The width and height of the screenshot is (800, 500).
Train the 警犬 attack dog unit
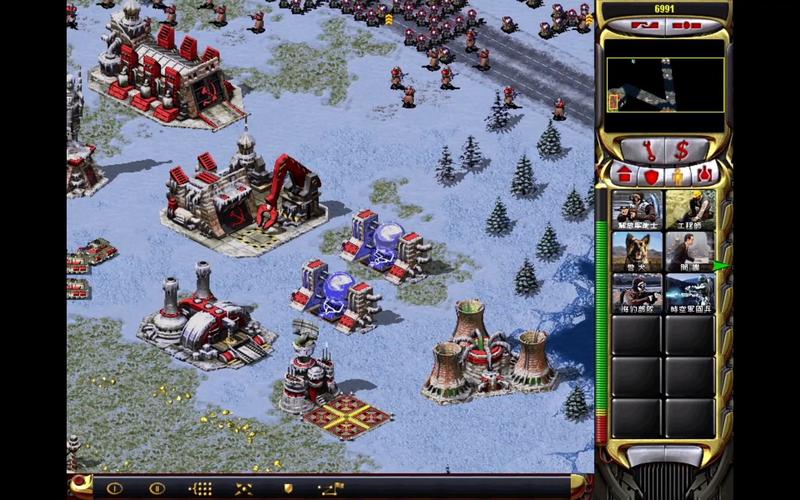click(x=637, y=251)
